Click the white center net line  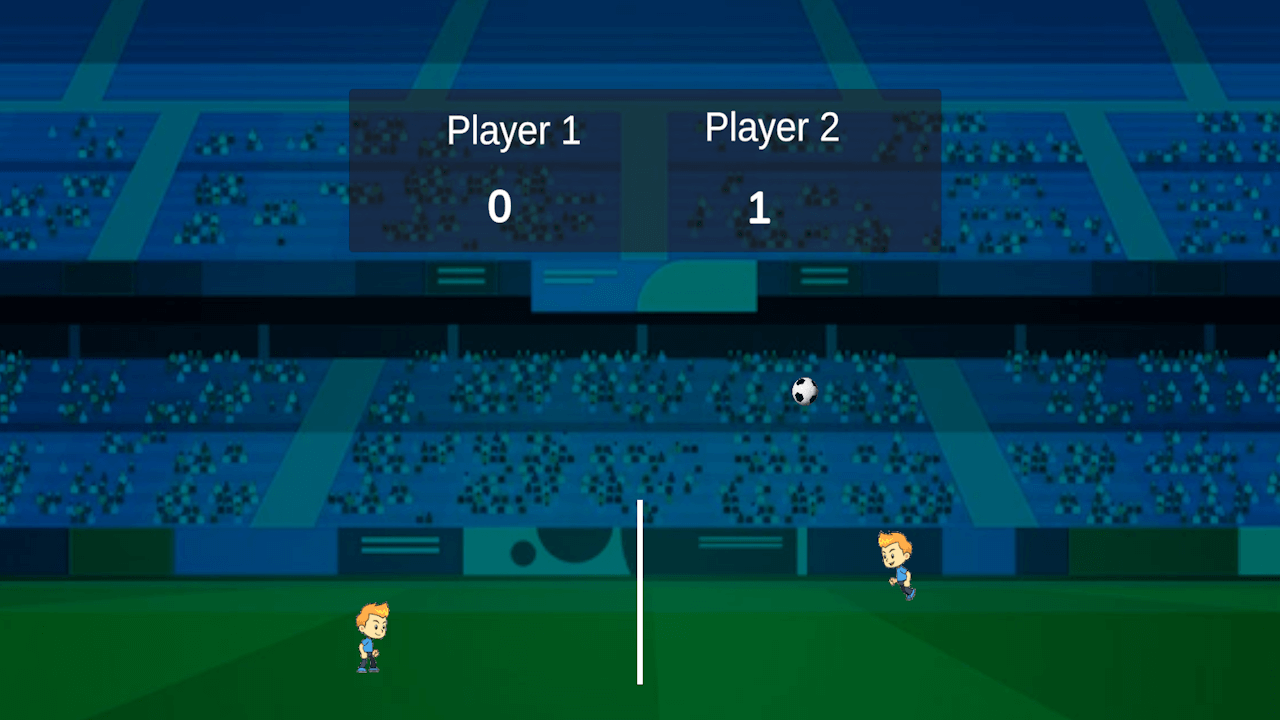[x=640, y=590]
